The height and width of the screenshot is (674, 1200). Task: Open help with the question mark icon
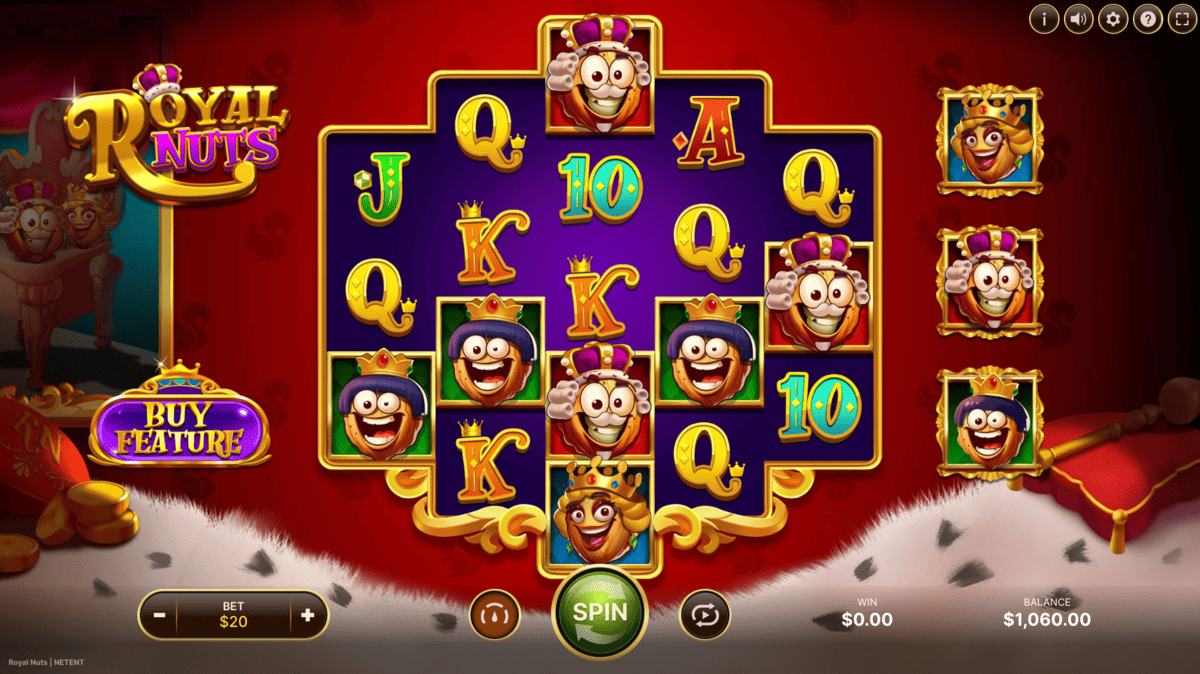tap(1147, 18)
